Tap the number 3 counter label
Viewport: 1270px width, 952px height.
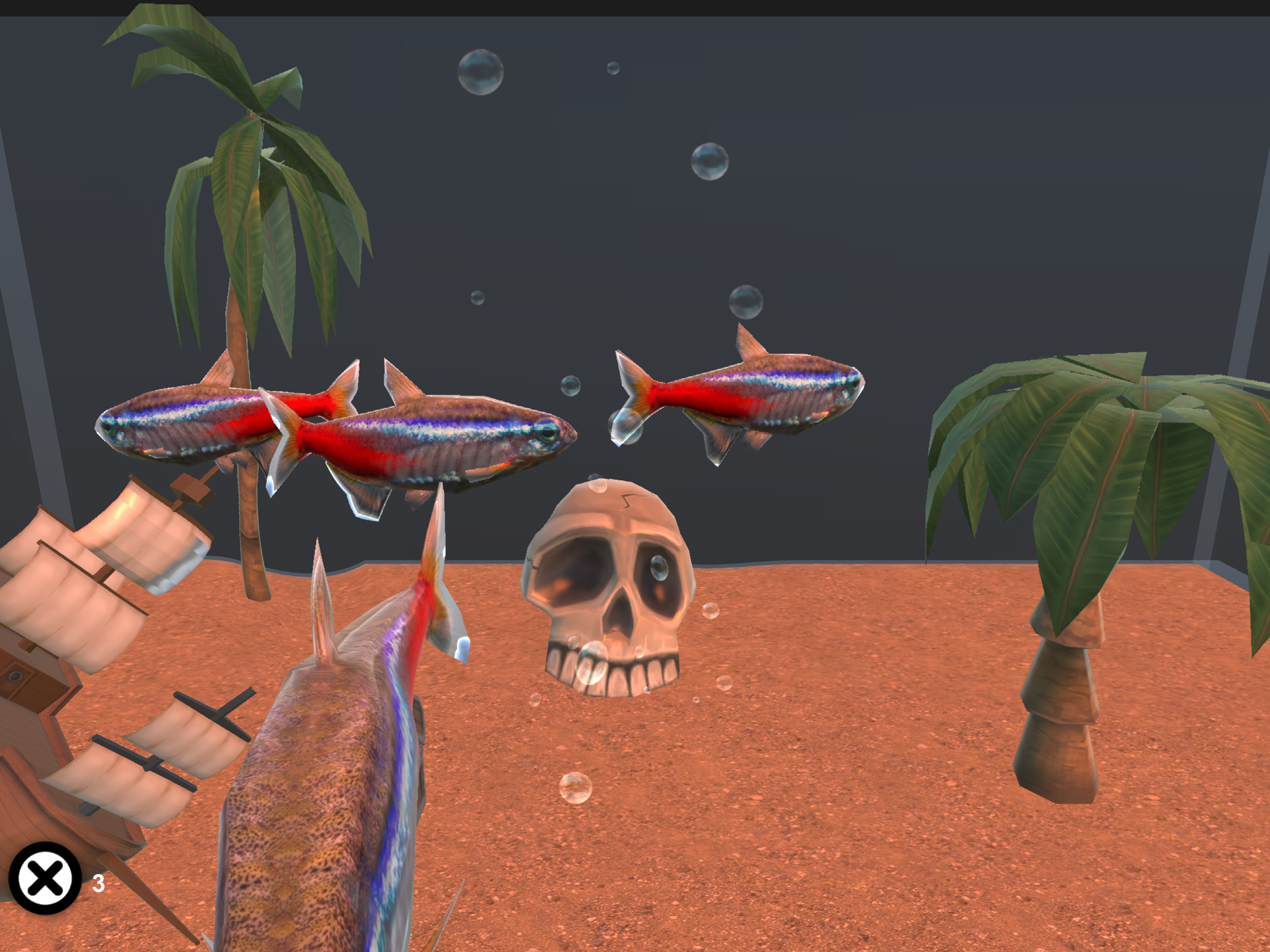pyautogui.click(x=99, y=883)
